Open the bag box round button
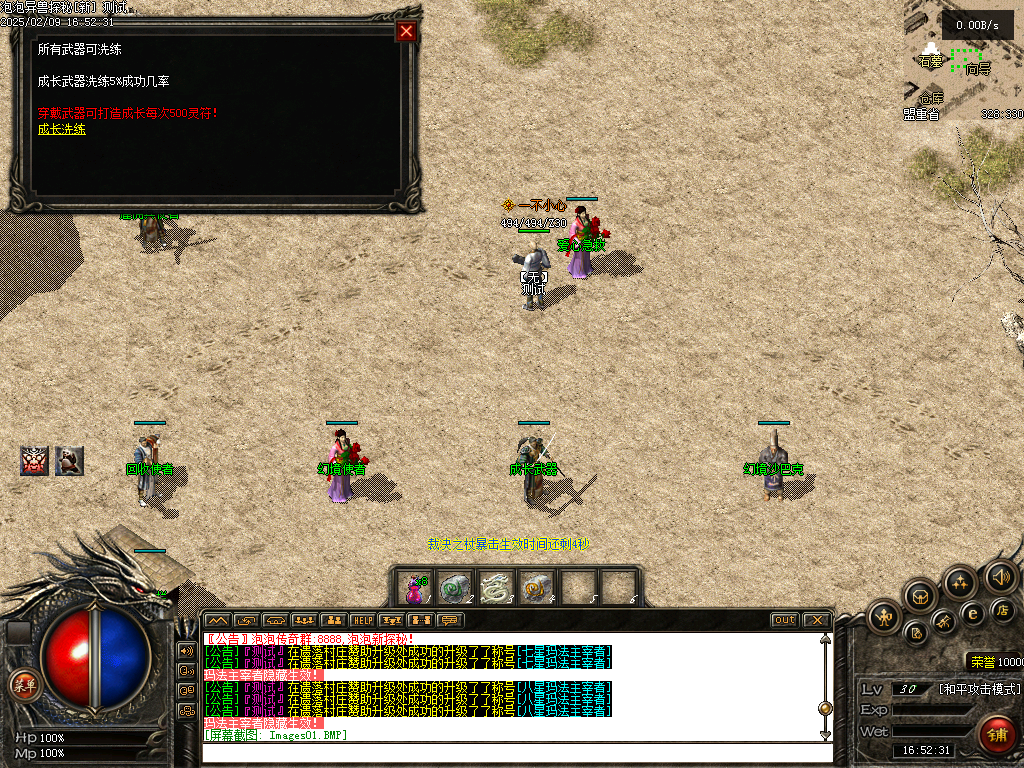Image resolution: width=1024 pixels, height=768 pixels. tap(920, 596)
